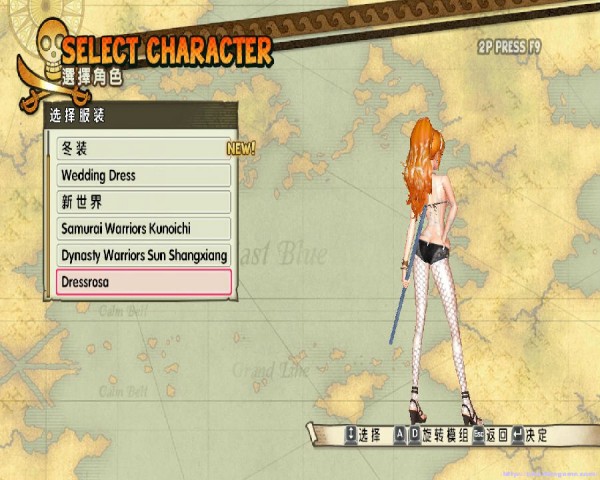The image size is (600, 480).
Task: Select the highlighted Dressrosa costume
Action: point(142,282)
